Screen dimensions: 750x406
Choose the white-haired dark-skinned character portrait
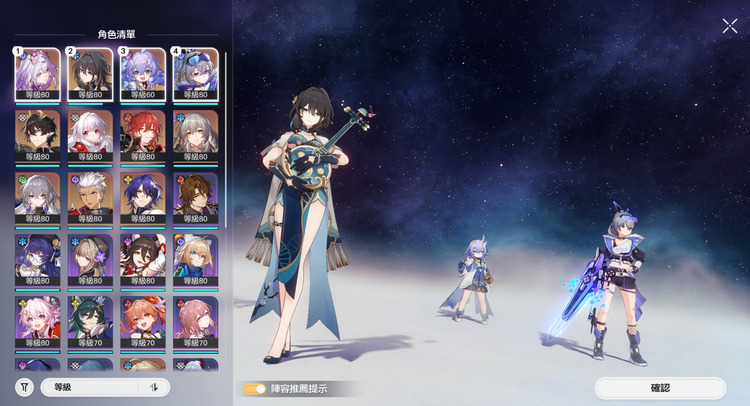coord(91,197)
